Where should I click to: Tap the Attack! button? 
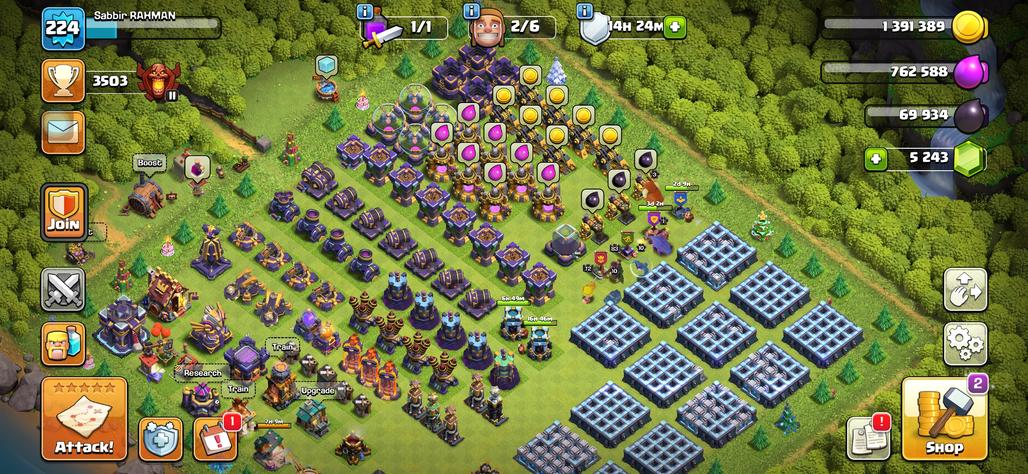tap(83, 419)
